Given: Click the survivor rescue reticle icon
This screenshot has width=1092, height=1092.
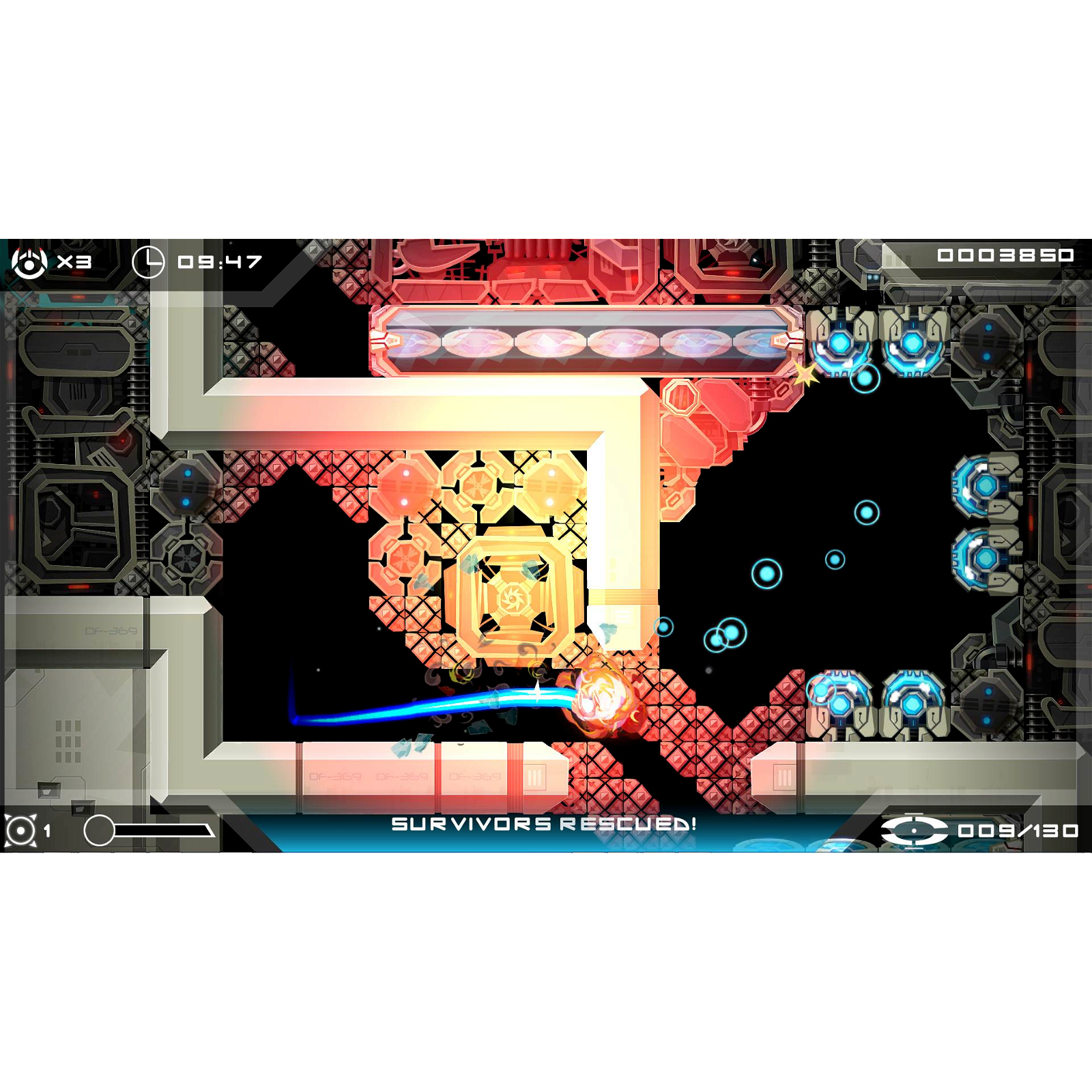Looking at the screenshot, I should point(913,831).
